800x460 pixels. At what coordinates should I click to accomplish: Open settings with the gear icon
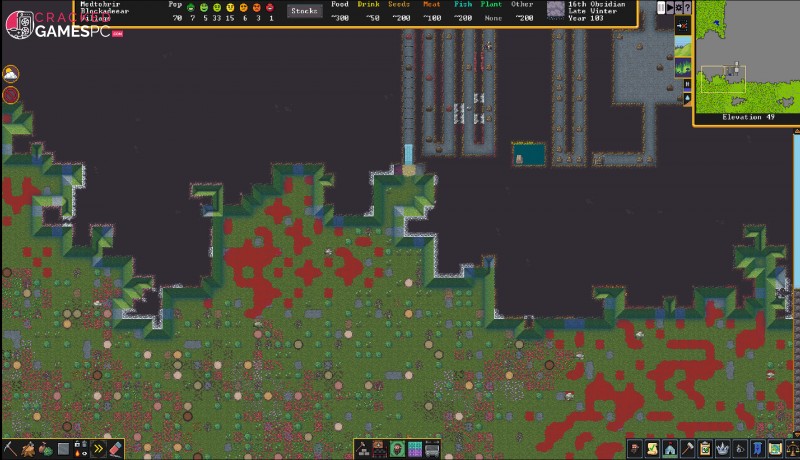point(679,8)
